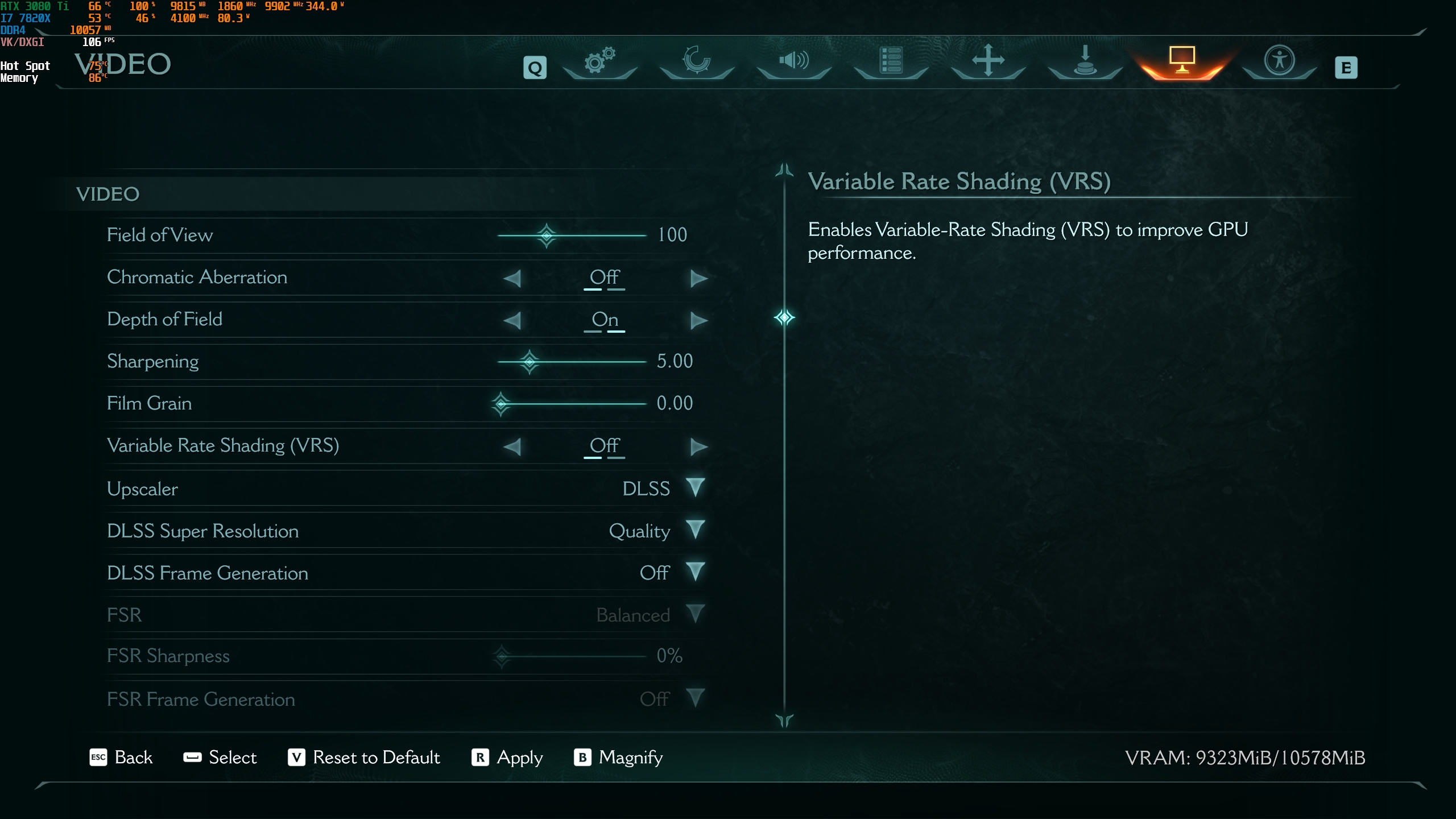Adjust the Sharpening slider
Screen dimensions: 1456x819
pos(530,361)
